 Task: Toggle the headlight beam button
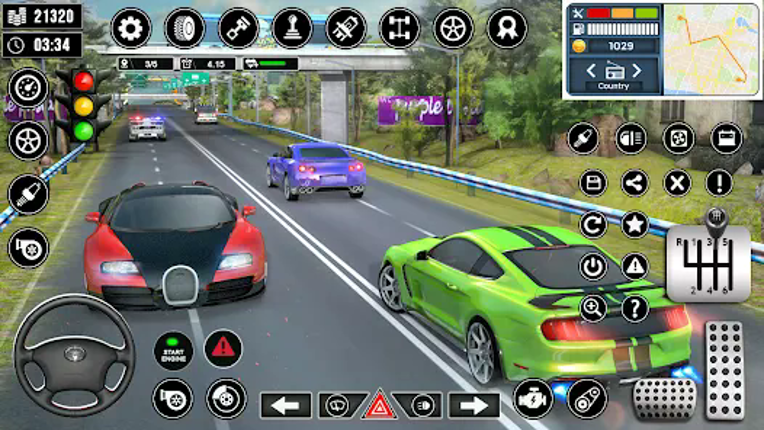[631, 138]
